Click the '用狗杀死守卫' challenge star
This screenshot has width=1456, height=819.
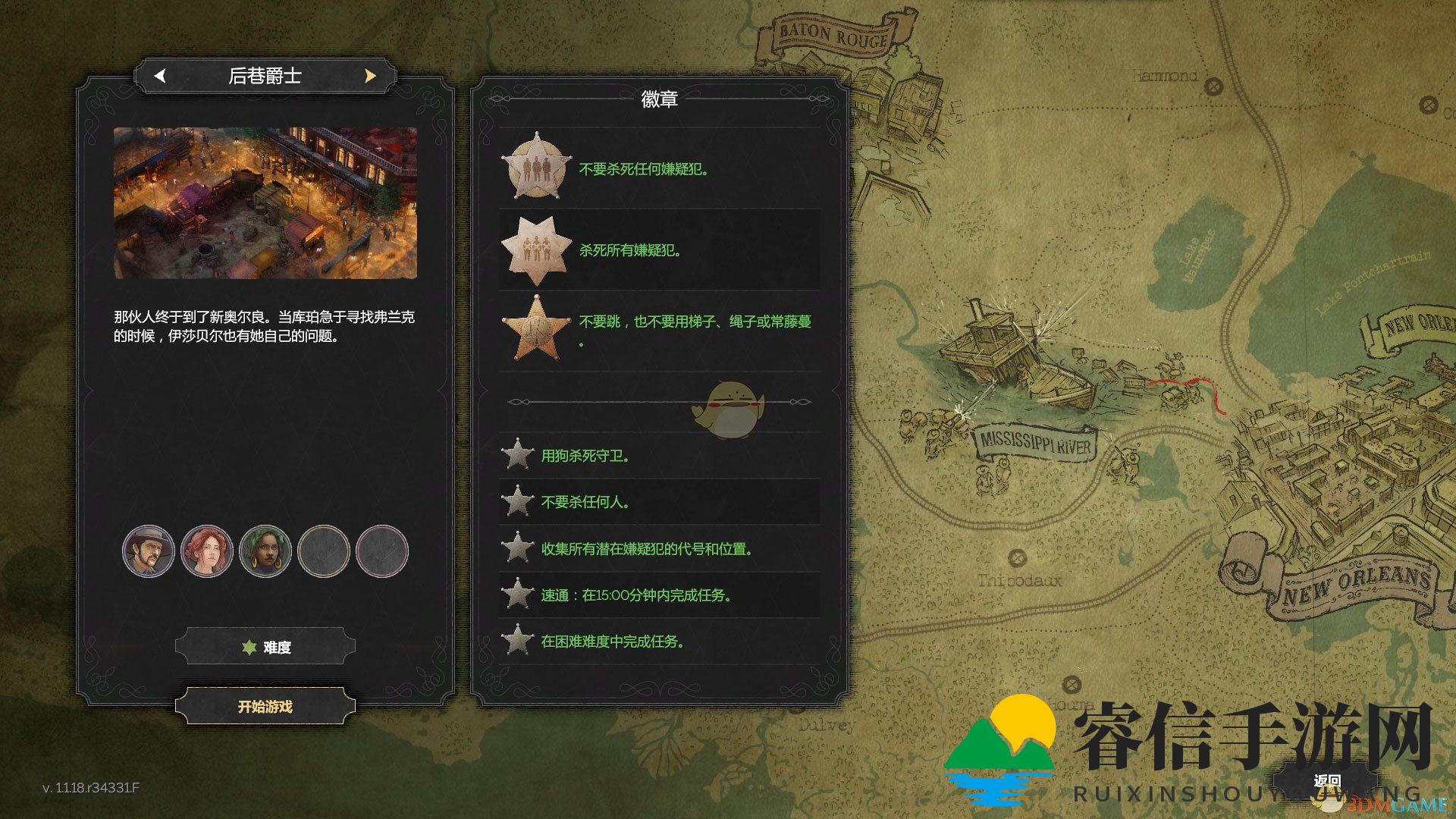coord(518,456)
